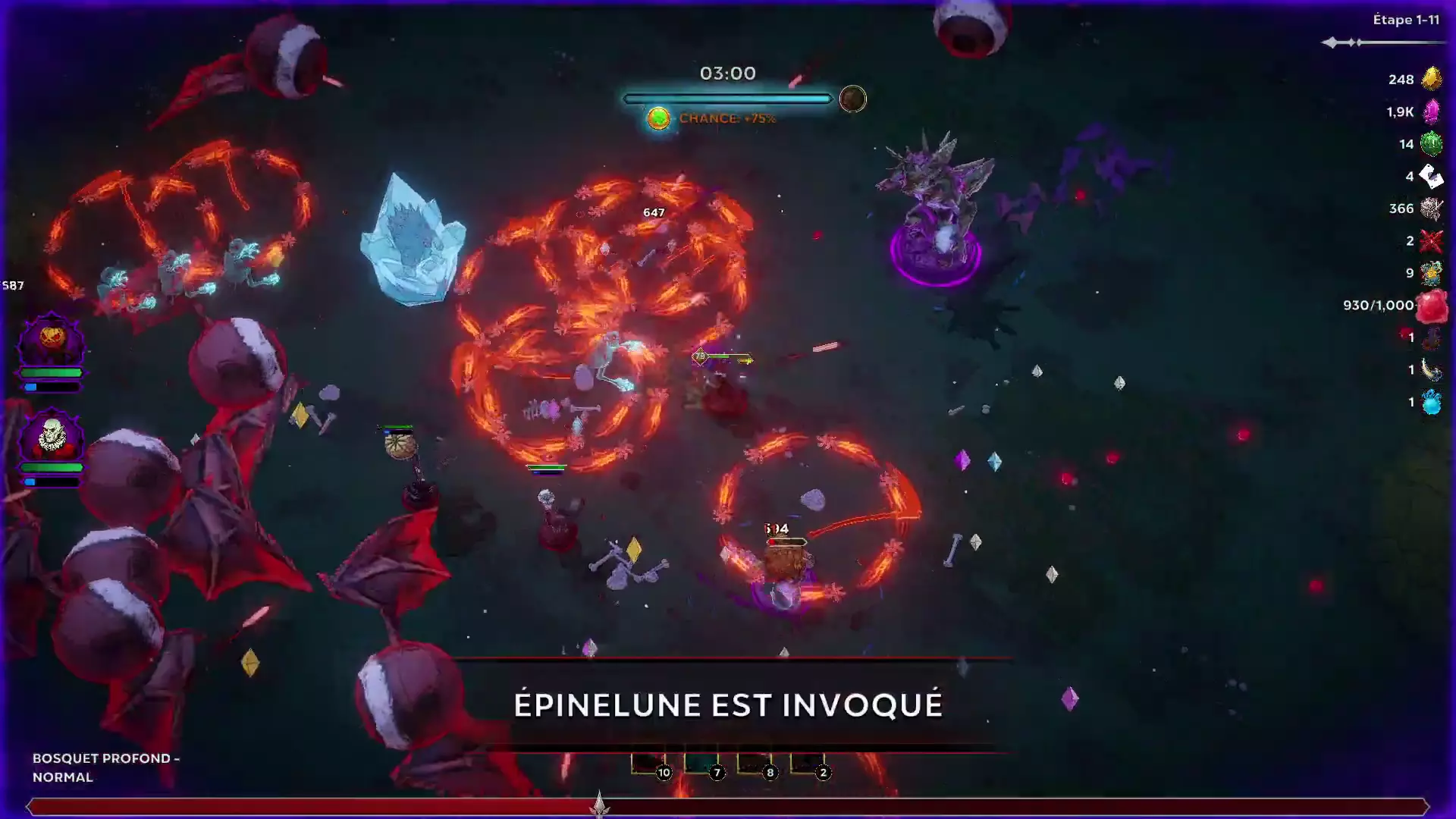Click the Chance +75% luck buff icon
The image size is (1456, 819).
658,118
